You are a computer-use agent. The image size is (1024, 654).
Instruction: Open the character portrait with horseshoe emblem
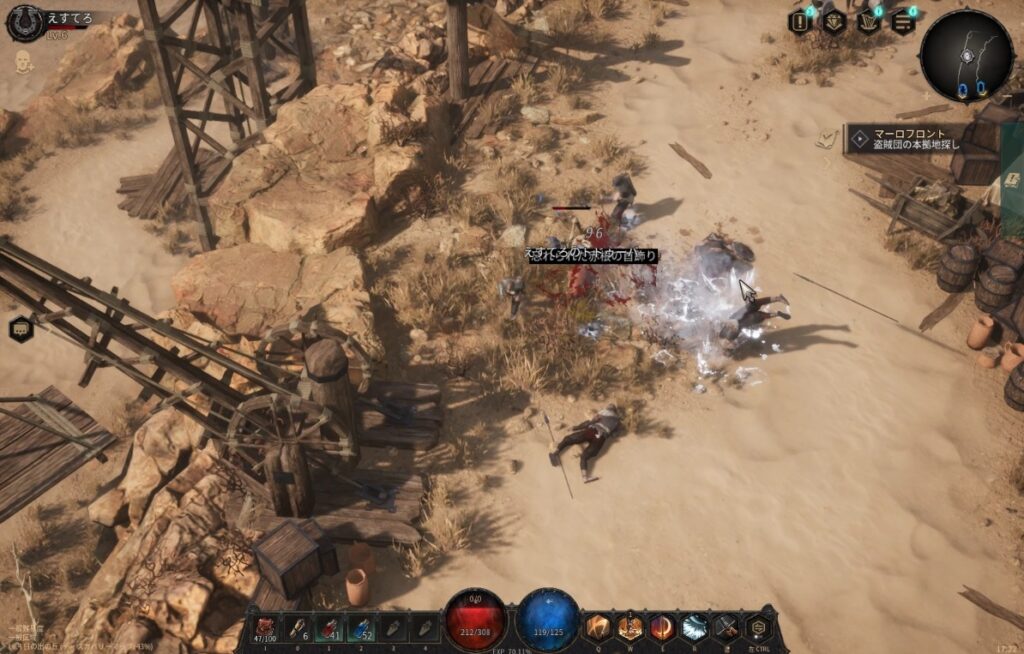pos(25,22)
